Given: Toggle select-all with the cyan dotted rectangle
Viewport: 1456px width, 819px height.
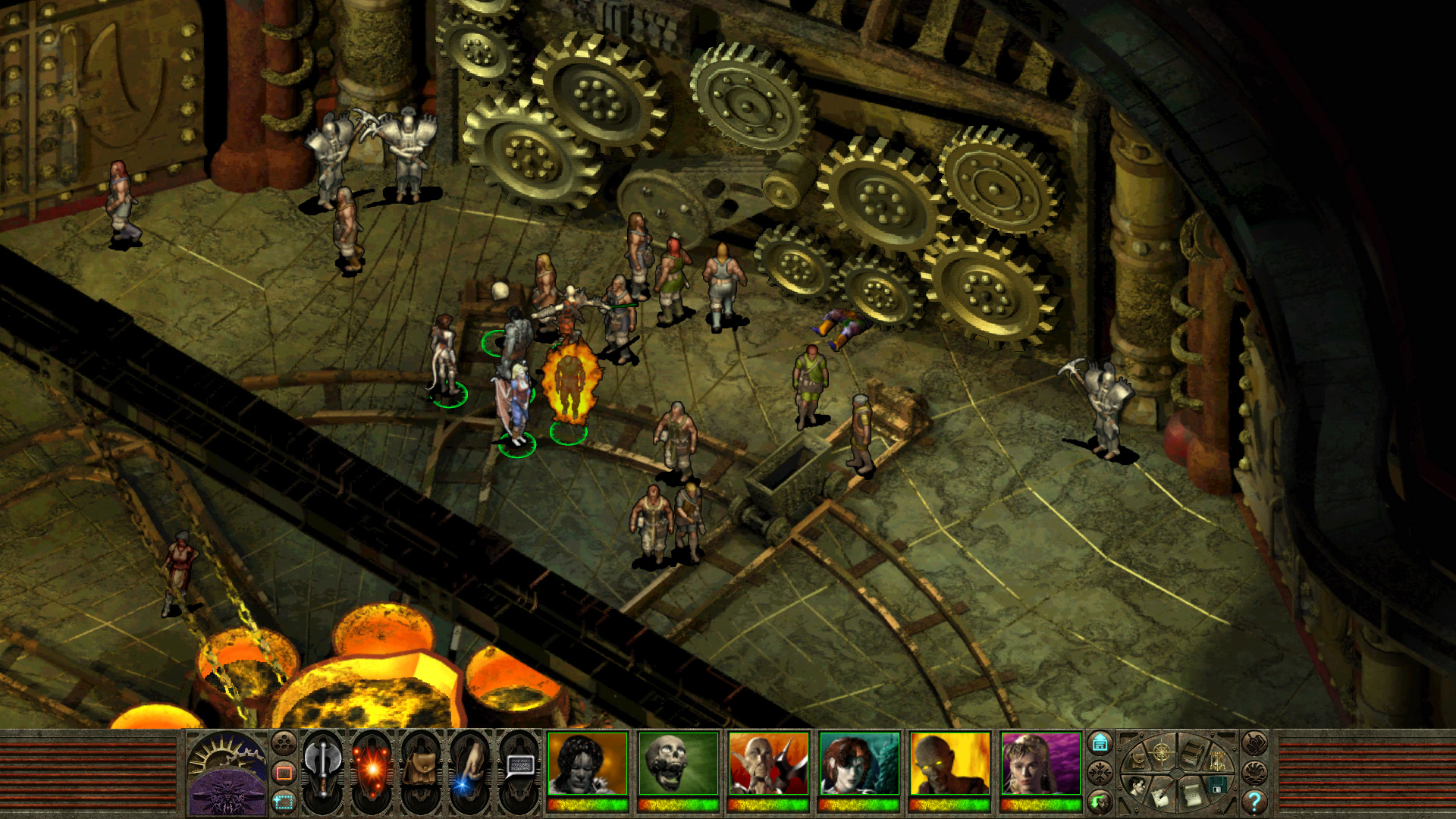Looking at the screenshot, I should pyautogui.click(x=284, y=802).
